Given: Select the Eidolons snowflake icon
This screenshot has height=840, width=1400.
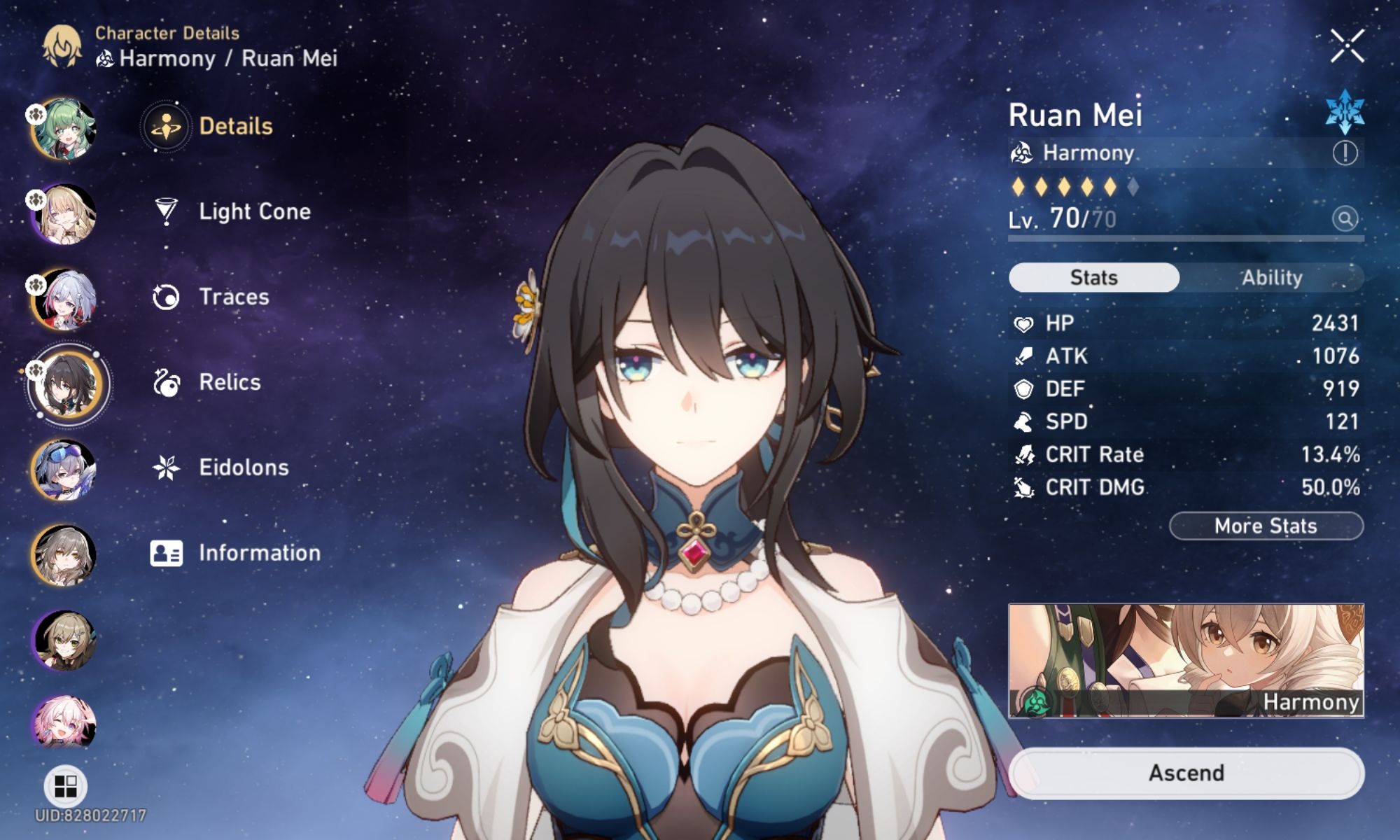Looking at the screenshot, I should (165, 468).
